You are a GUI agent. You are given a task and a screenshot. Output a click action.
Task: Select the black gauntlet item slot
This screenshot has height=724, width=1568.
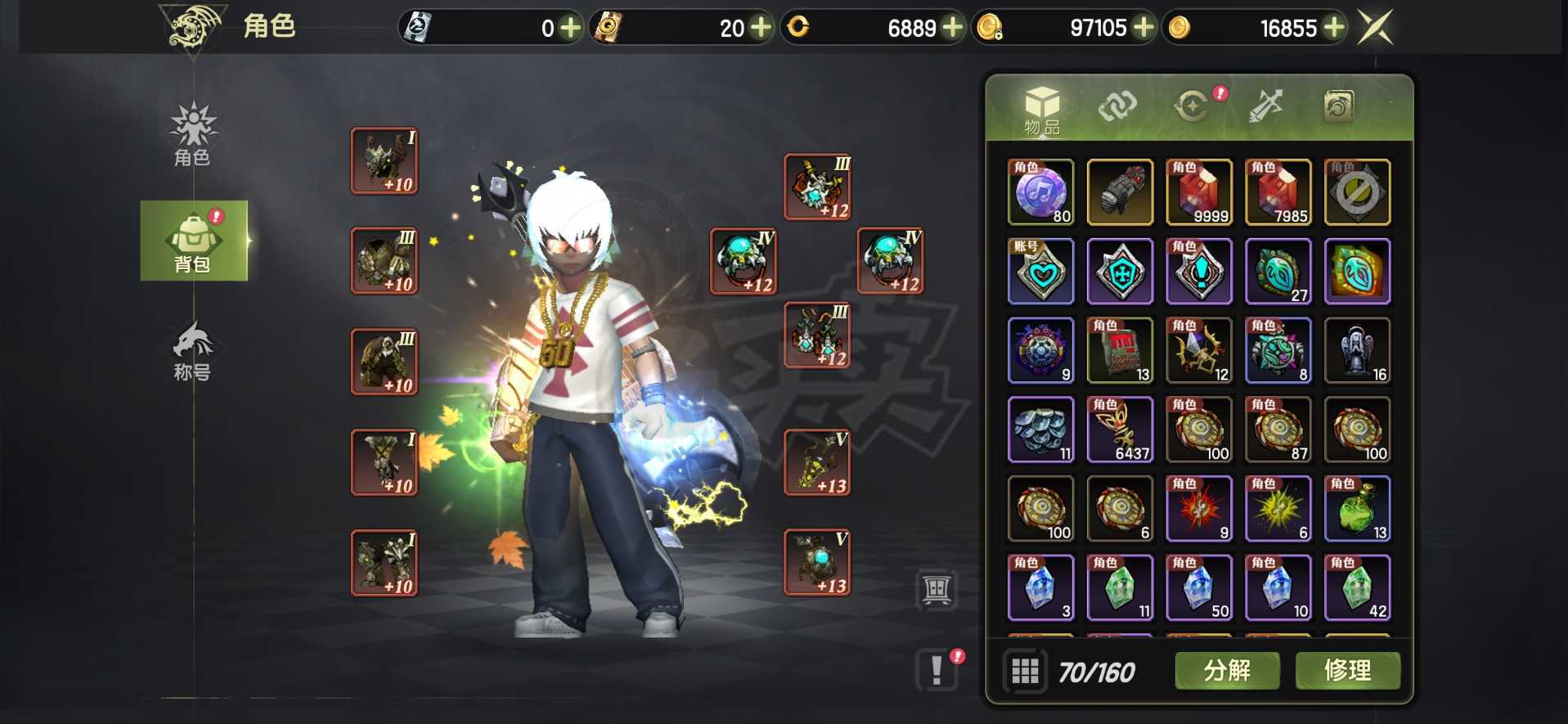[x=1120, y=192]
